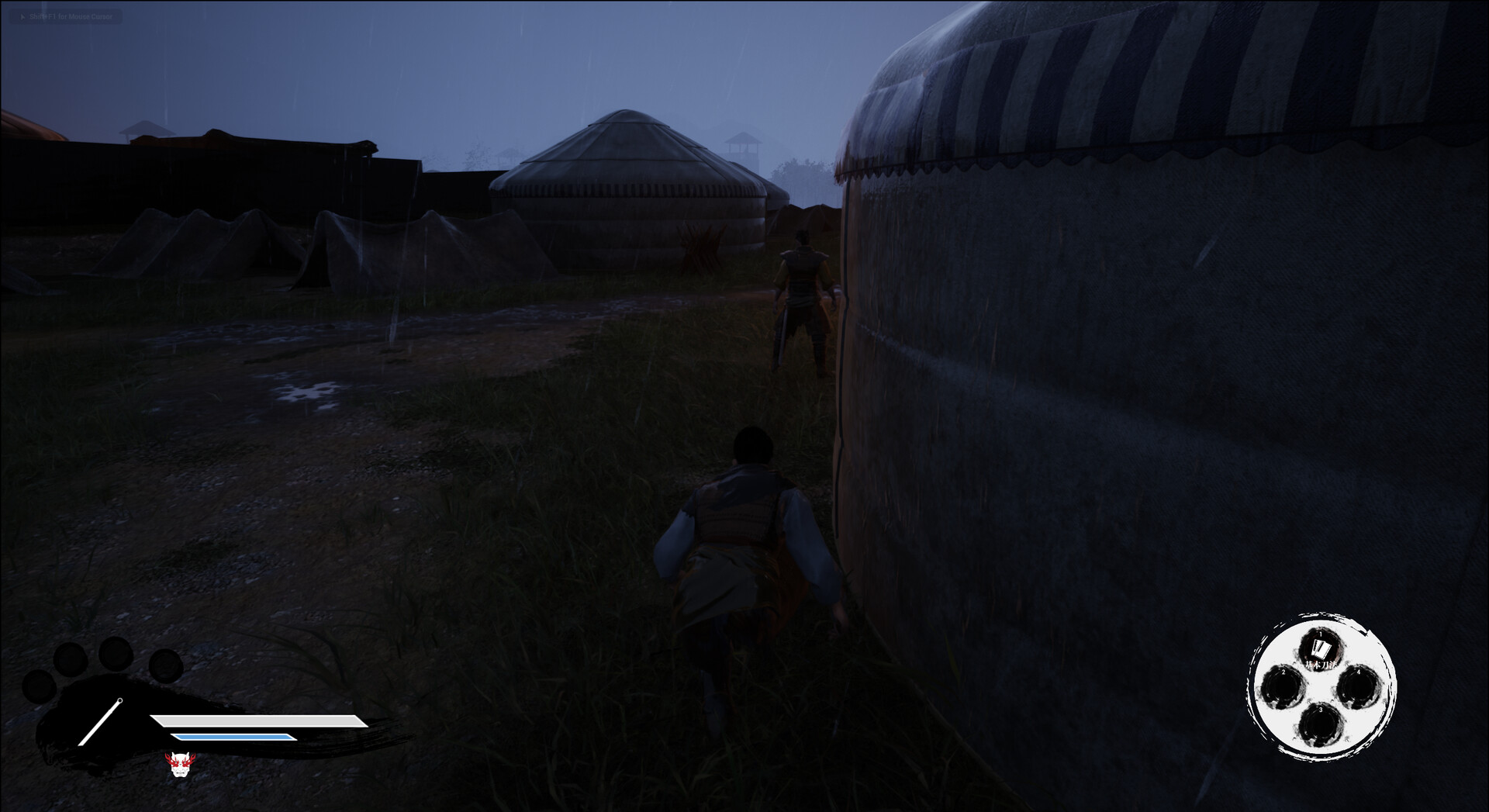This screenshot has width=1489, height=812.
Task: Toggle the rightmost circular HUD slot
Action: [165, 667]
